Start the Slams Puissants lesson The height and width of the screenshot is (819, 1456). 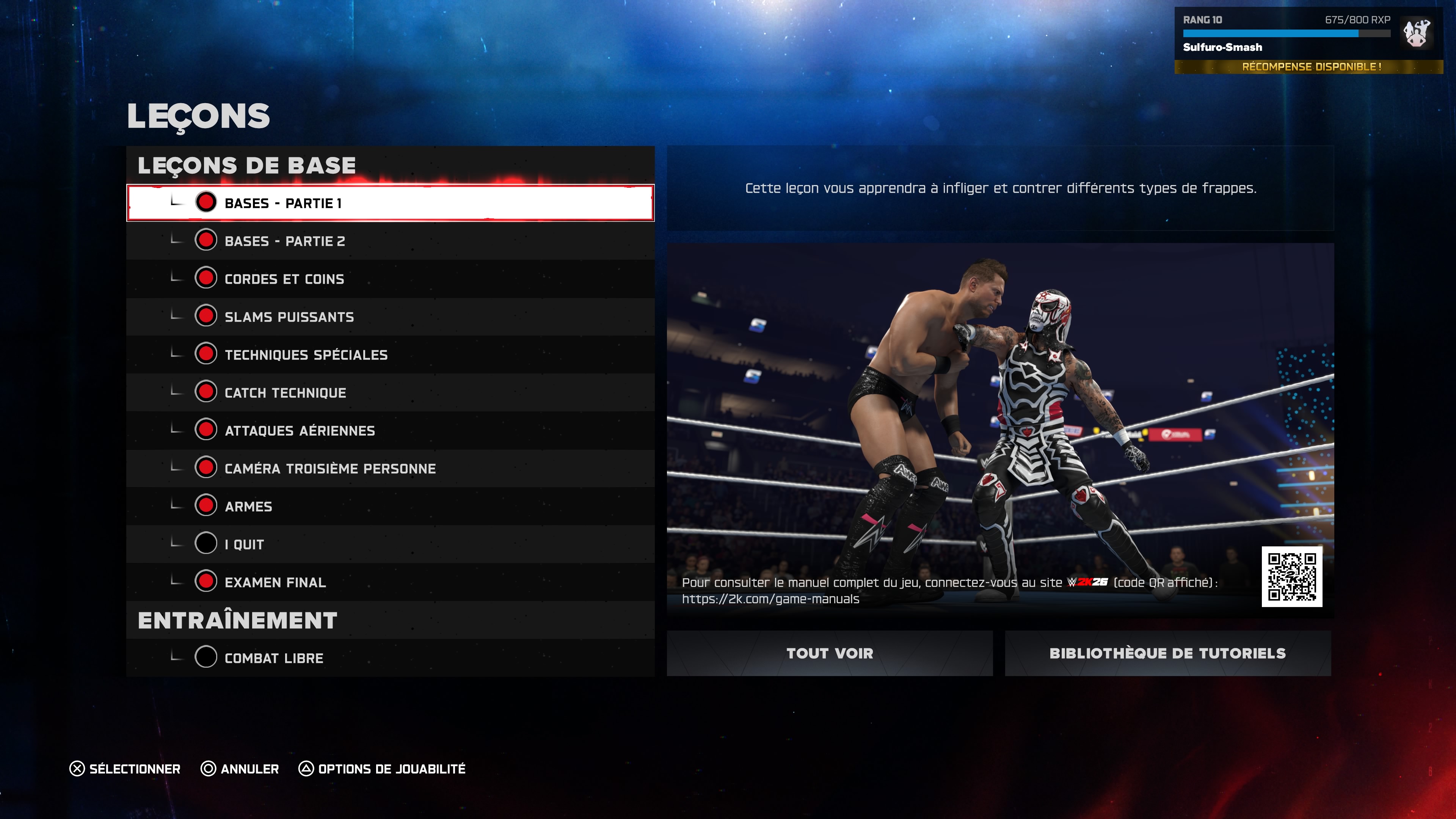coord(390,317)
